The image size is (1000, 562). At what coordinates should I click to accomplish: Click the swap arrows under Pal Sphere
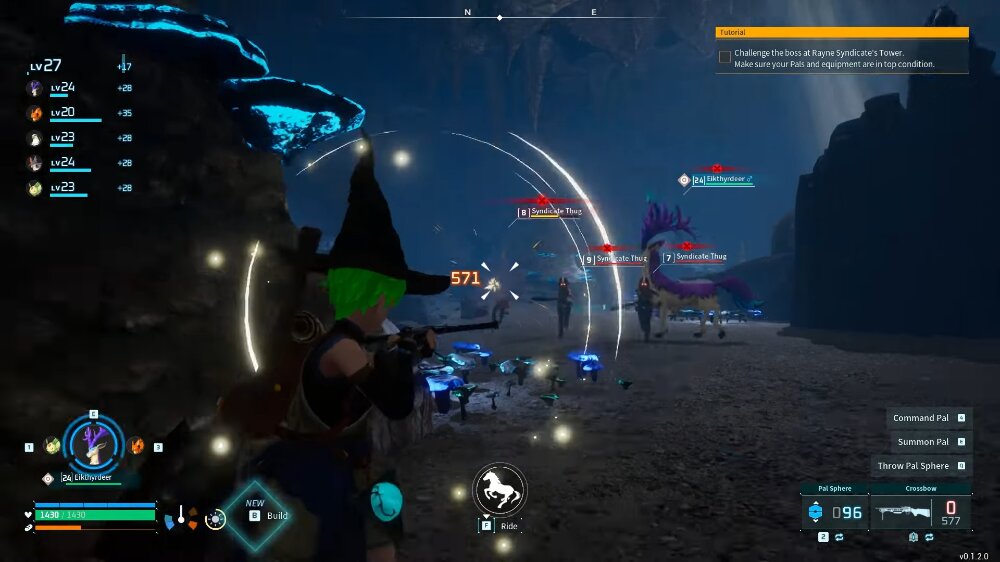tap(838, 538)
